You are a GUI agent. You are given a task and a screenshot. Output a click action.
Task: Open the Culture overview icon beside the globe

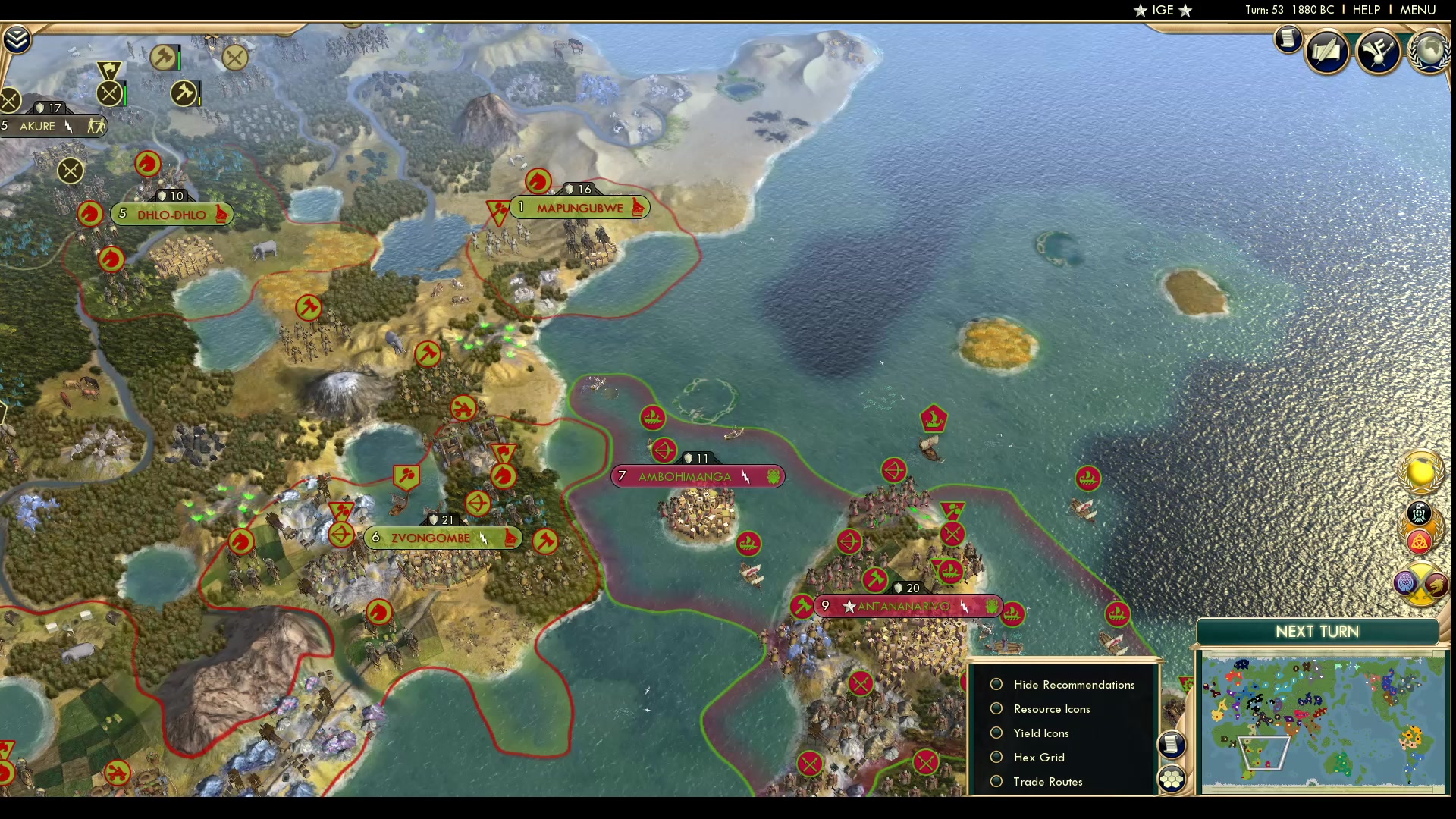point(1379,53)
